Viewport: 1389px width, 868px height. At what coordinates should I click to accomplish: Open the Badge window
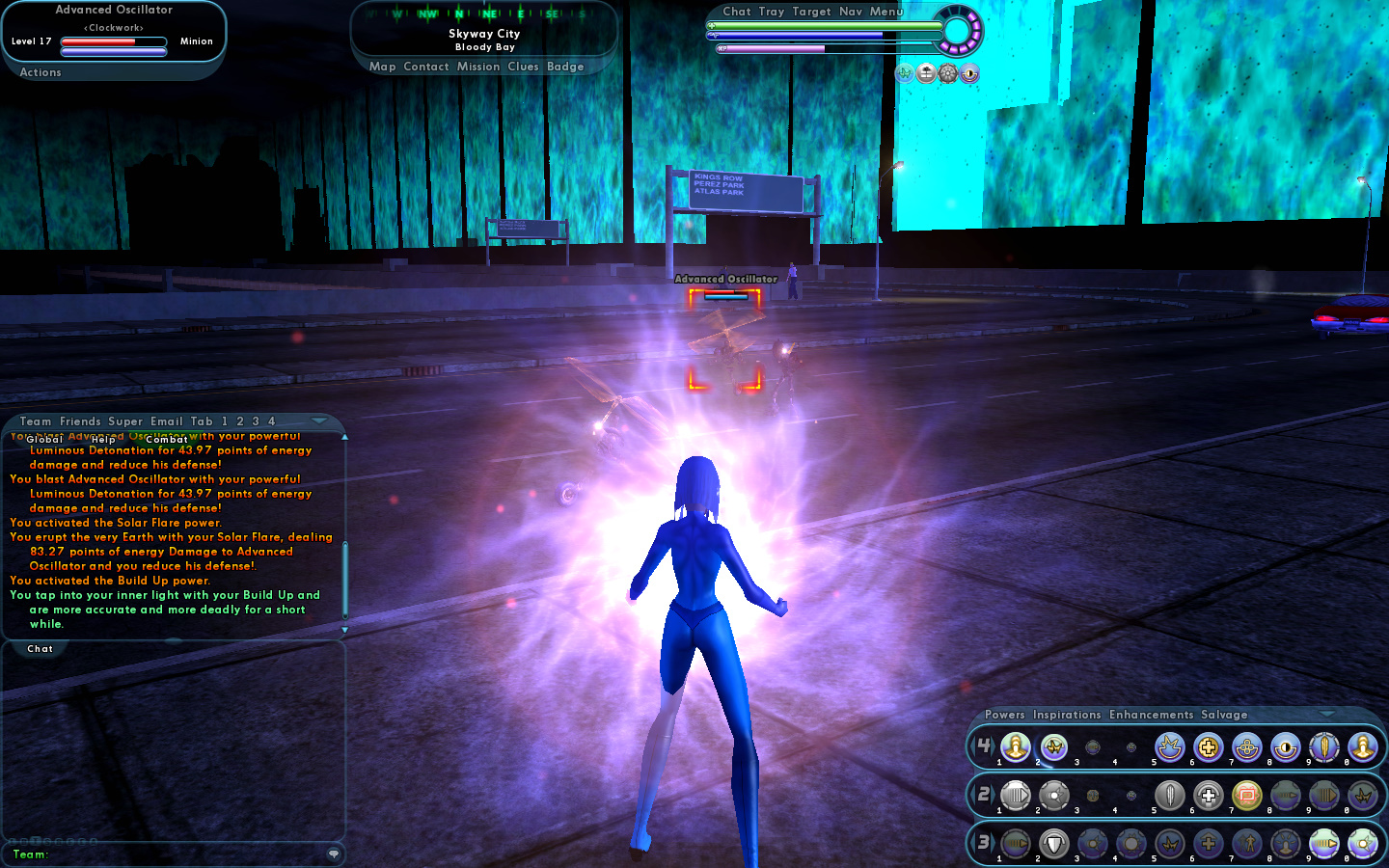(565, 67)
